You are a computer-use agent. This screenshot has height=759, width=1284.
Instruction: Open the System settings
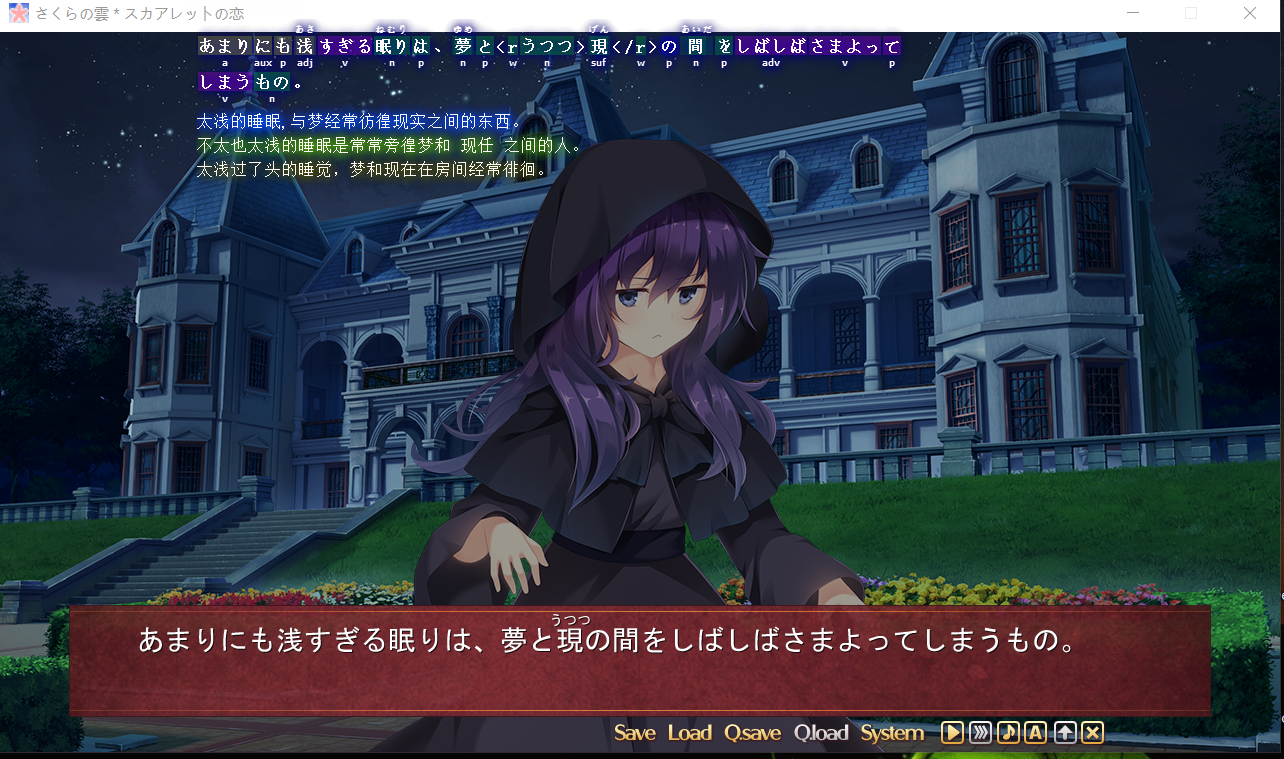coord(892,733)
